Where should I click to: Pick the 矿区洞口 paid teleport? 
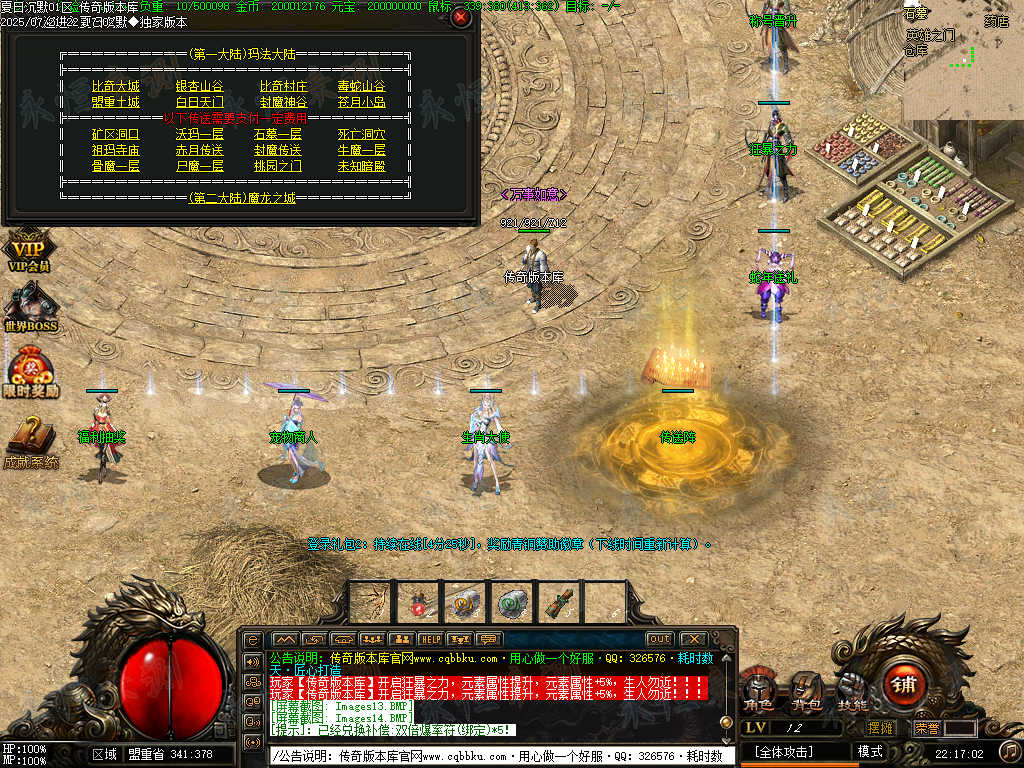coord(115,134)
